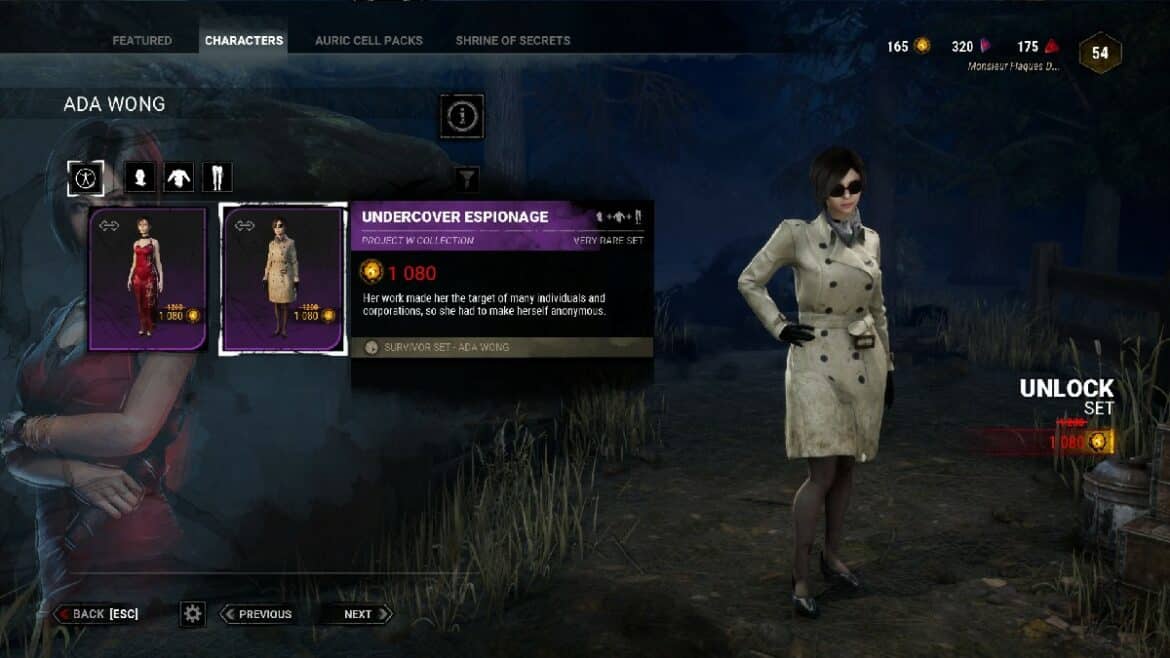Filter cosmetics by head pieces
The height and width of the screenshot is (658, 1170).
141,178
